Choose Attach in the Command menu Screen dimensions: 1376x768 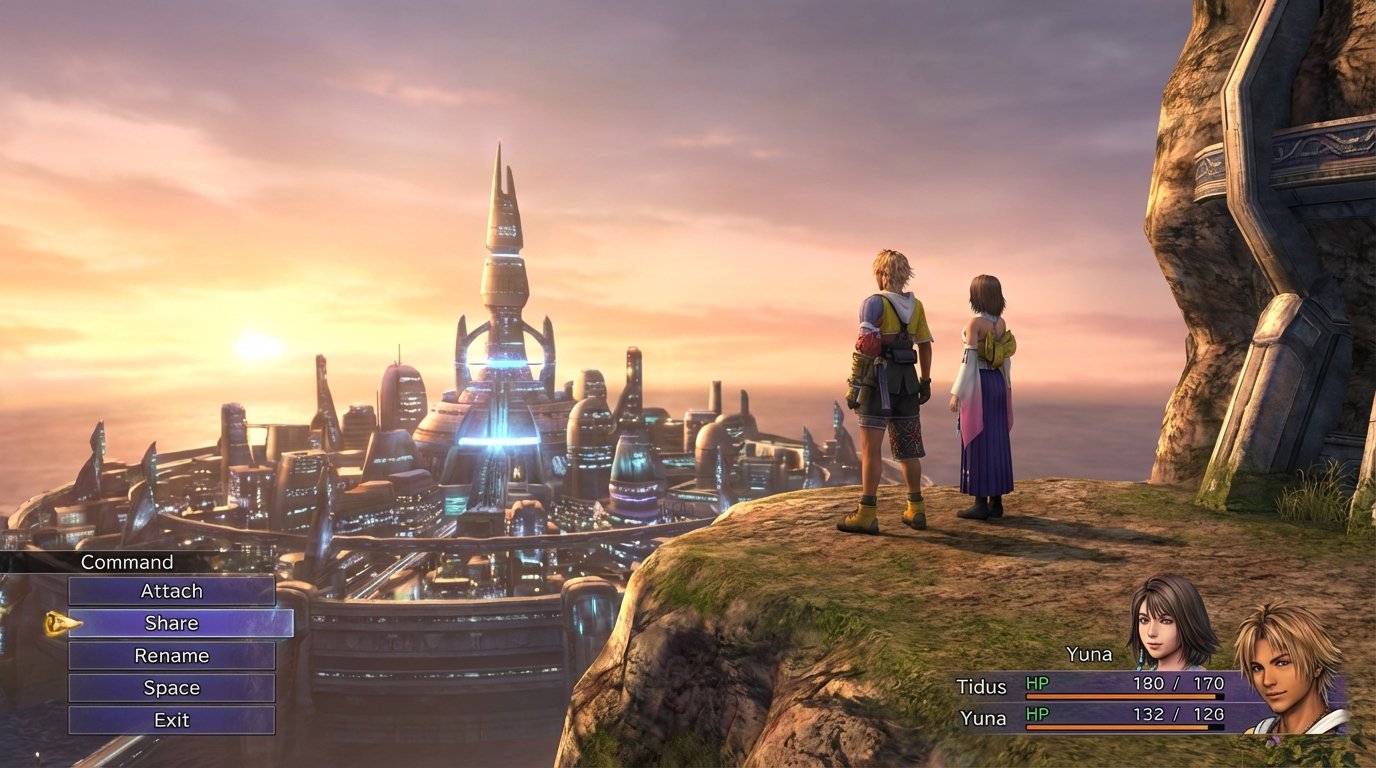(174, 591)
